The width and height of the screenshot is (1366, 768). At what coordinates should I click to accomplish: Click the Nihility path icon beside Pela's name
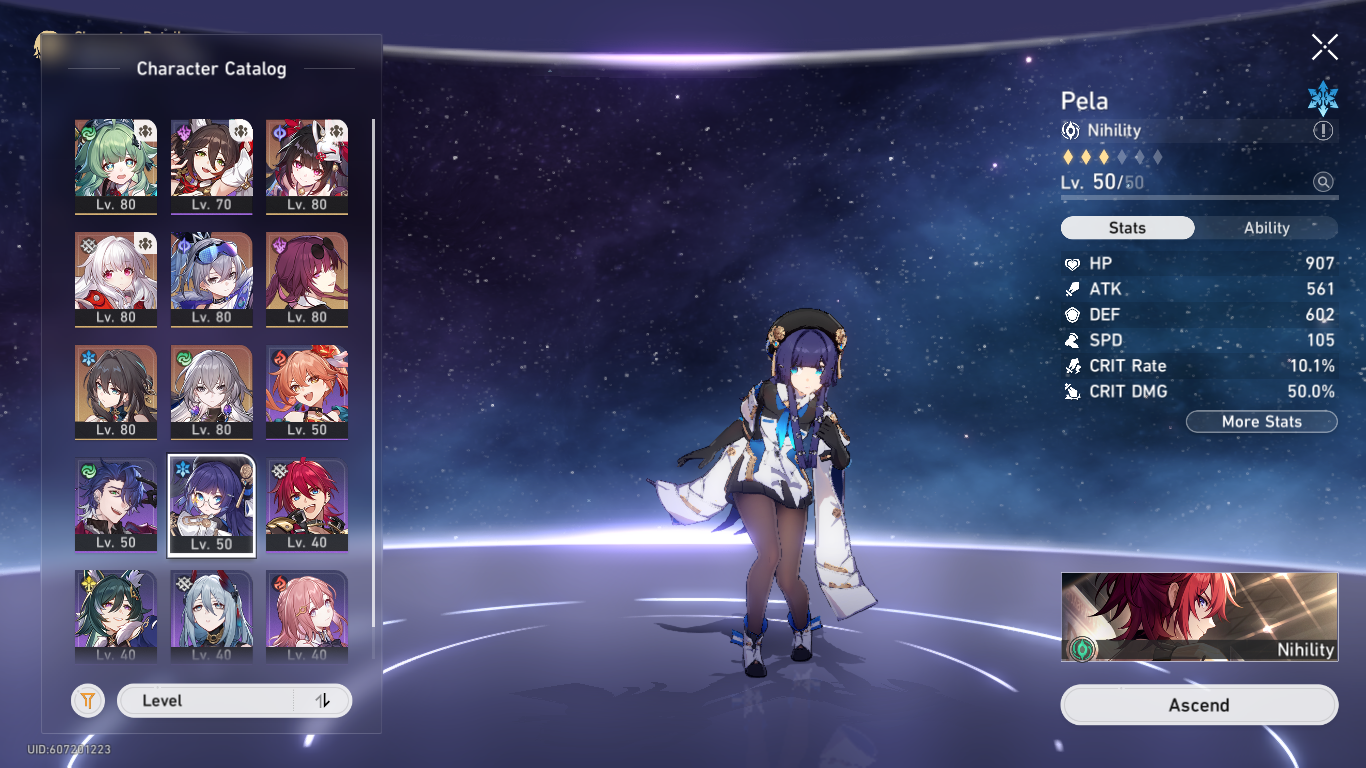click(1071, 130)
